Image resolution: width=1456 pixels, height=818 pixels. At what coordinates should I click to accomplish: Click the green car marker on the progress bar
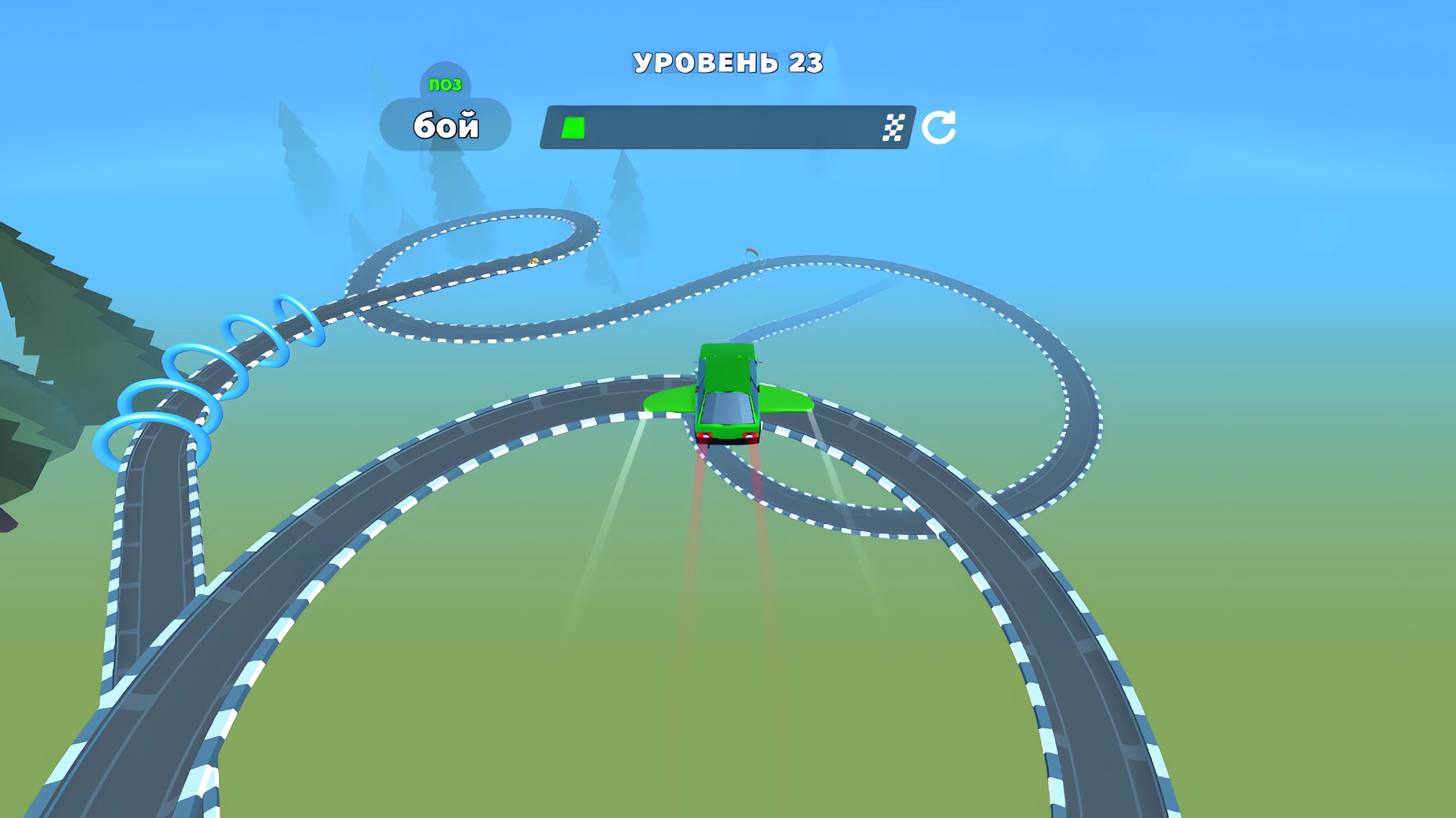point(572,126)
